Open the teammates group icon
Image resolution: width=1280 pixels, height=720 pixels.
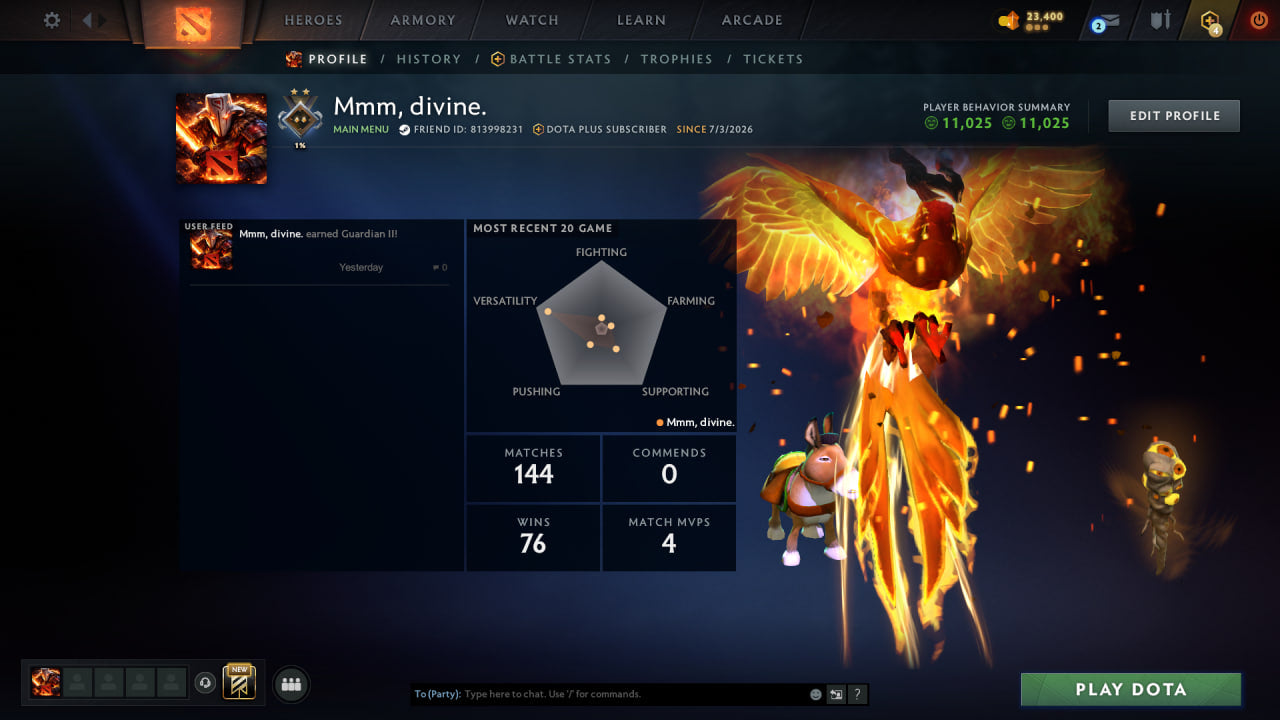pos(290,684)
